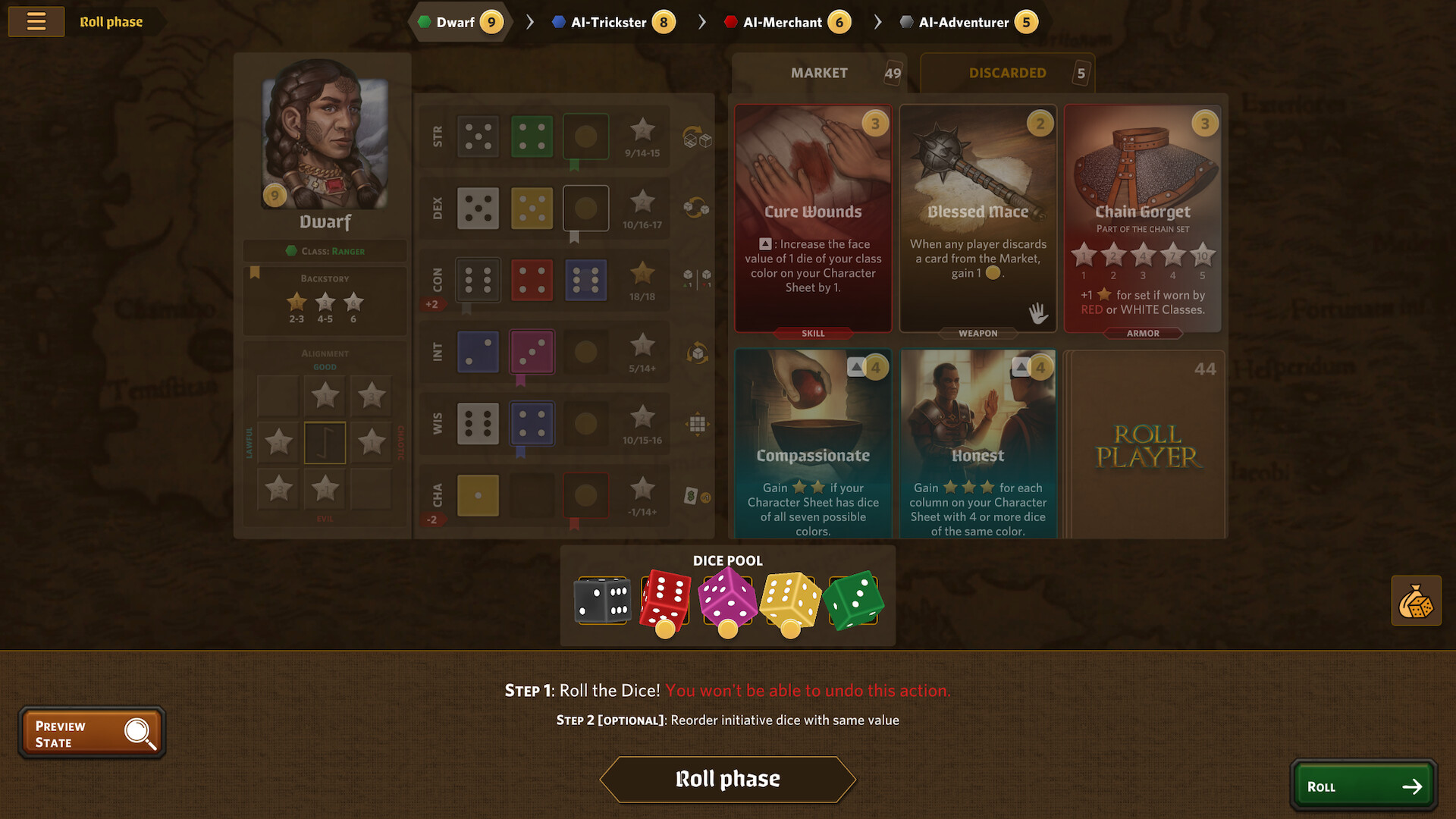Screen dimensions: 1456x819
Task: Click the Roll phase banner
Action: [x=727, y=778]
